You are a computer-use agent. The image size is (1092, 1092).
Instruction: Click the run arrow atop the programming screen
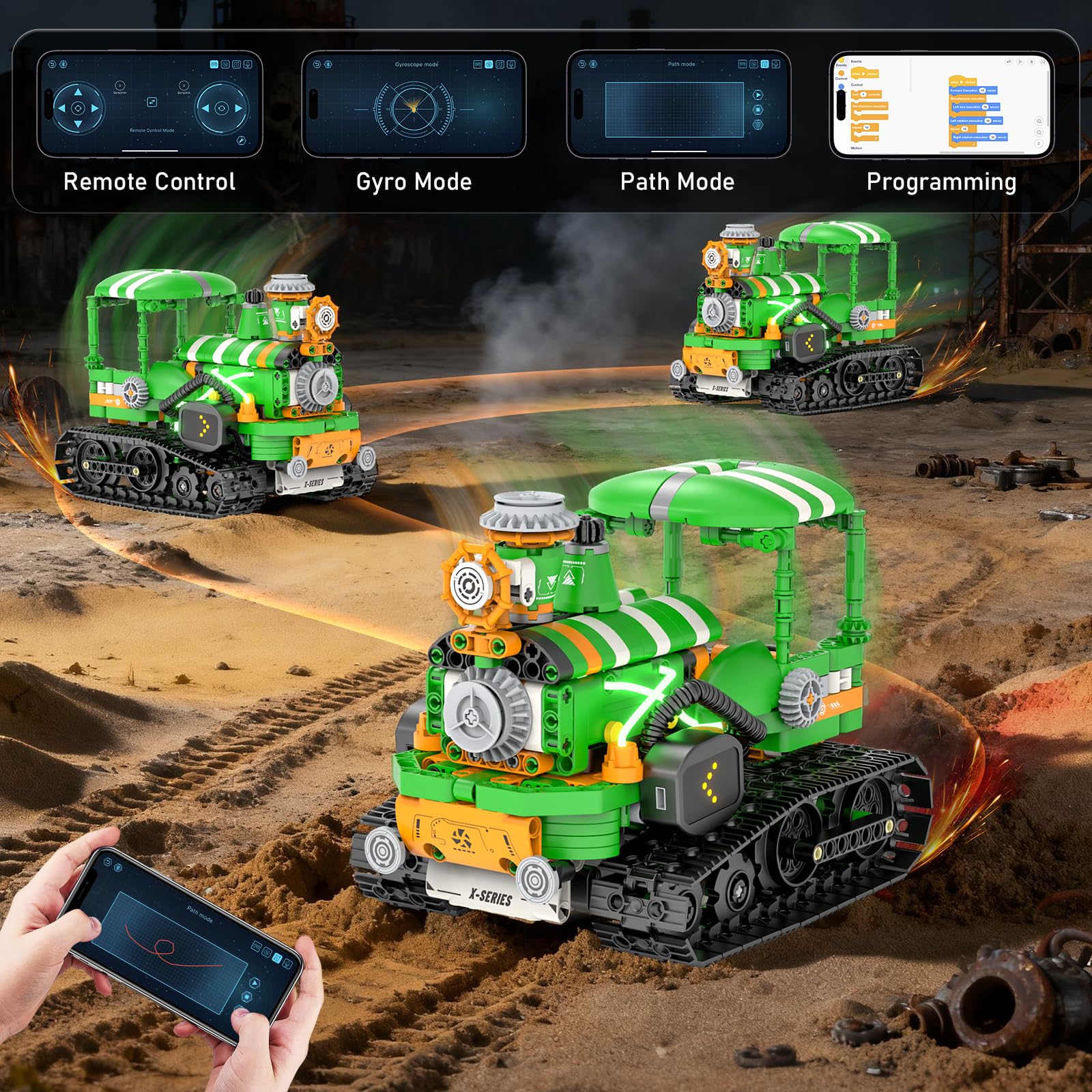1020,61
